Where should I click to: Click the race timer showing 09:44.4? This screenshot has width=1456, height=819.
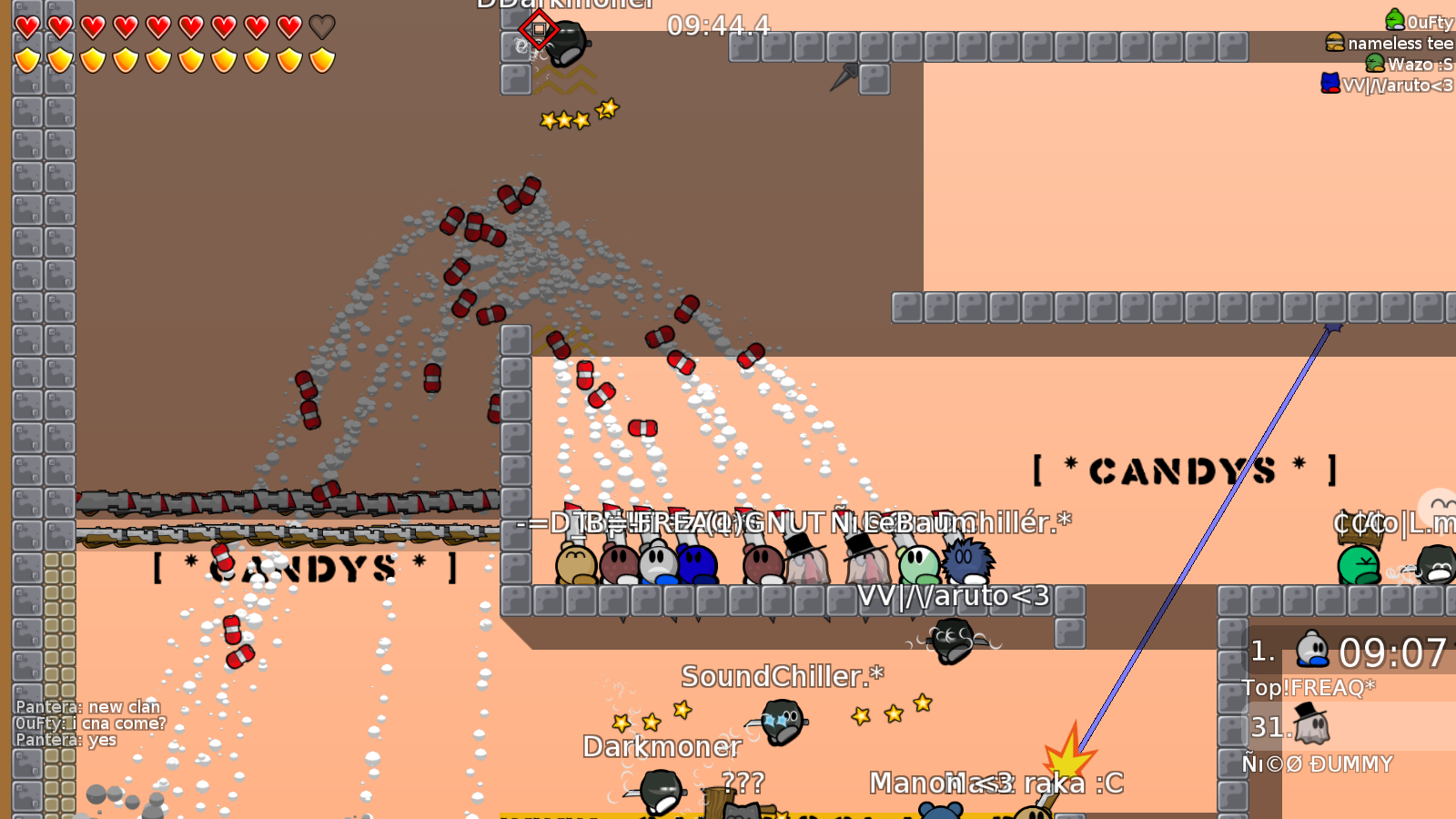point(717,25)
